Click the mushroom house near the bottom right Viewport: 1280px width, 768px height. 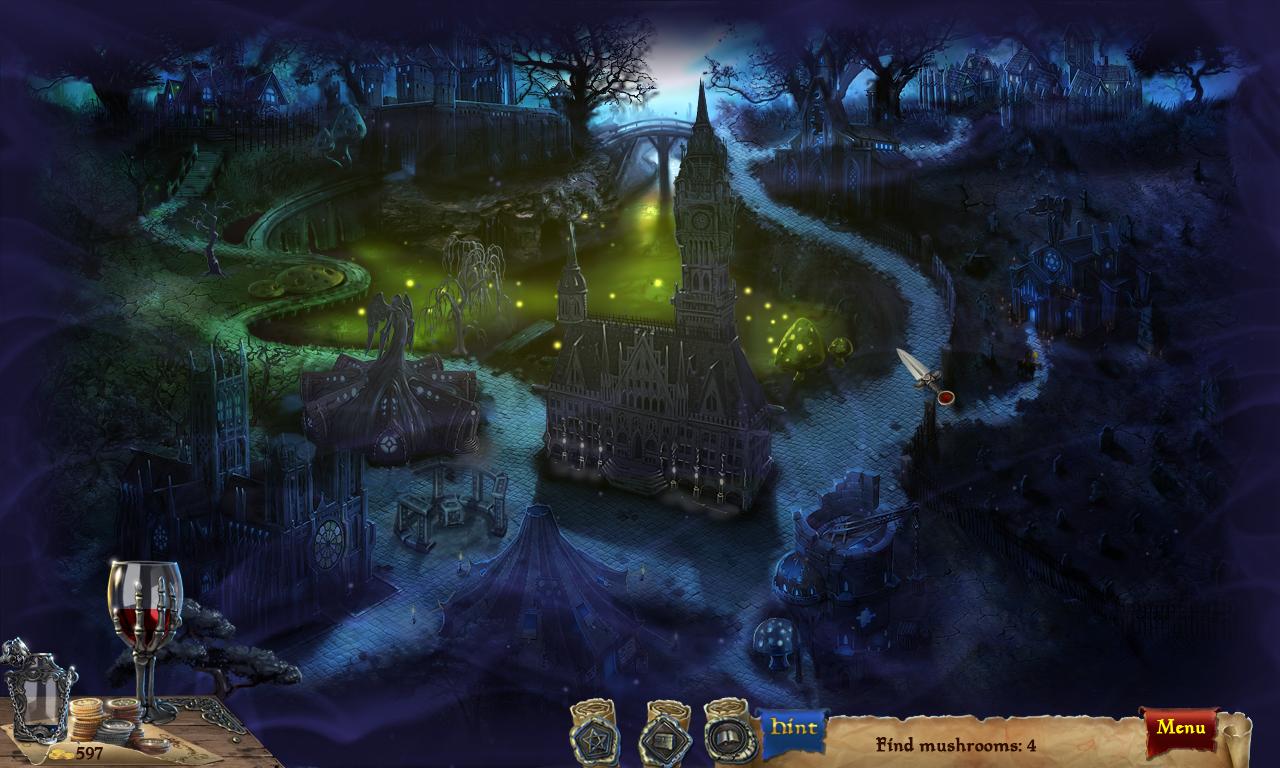coord(775,645)
